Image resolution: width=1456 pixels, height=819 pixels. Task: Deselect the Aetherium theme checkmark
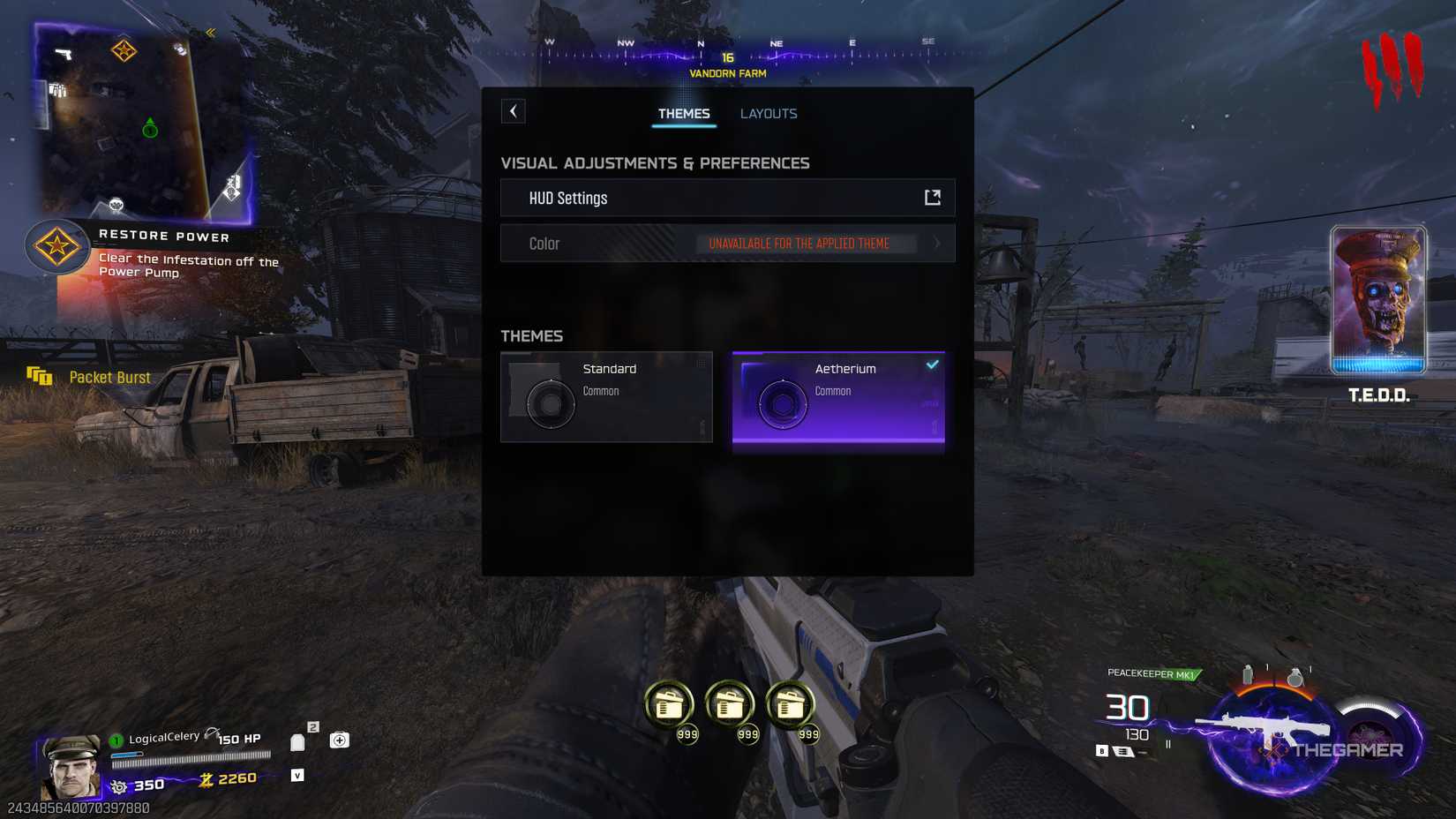(932, 363)
